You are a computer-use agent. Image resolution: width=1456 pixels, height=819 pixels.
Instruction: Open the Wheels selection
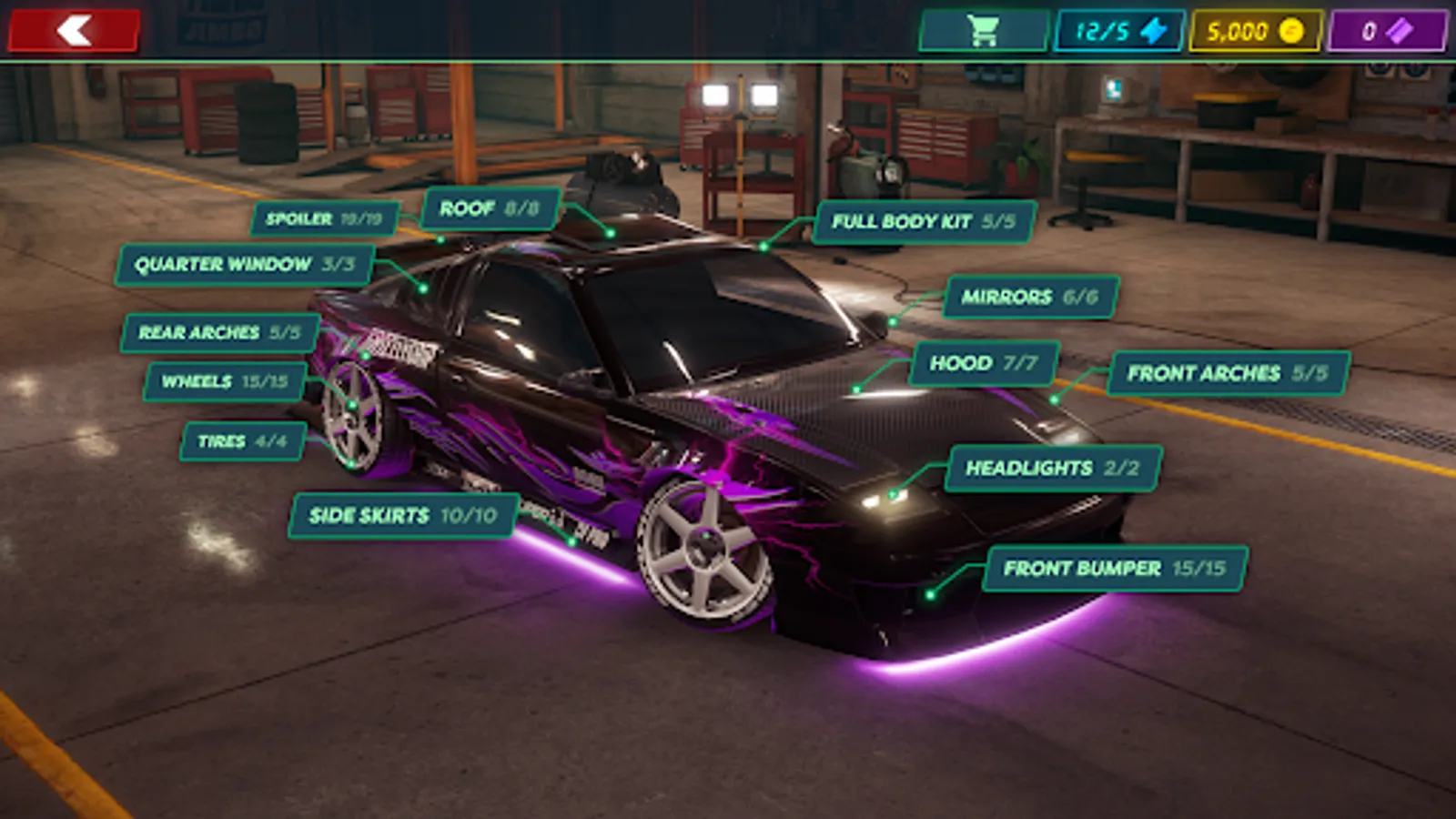(x=225, y=381)
